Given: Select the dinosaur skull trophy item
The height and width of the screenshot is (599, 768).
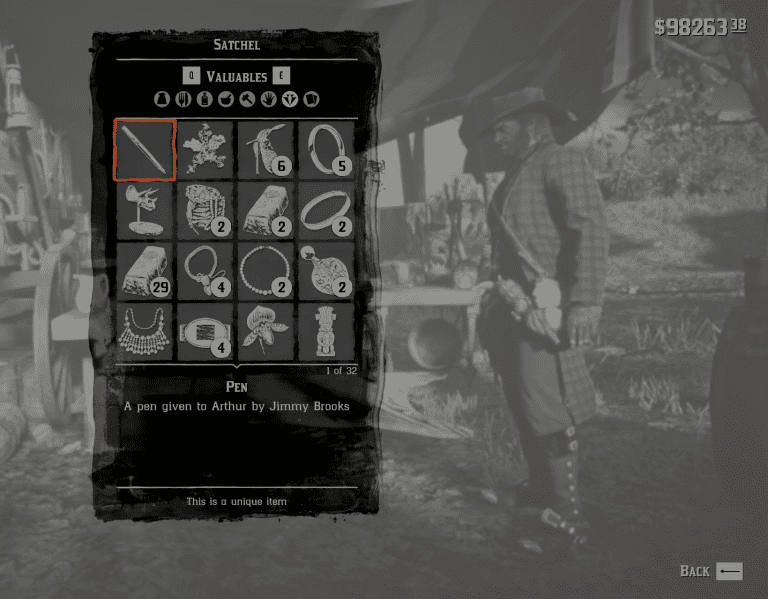Looking at the screenshot, I should pyautogui.click(x=146, y=210).
